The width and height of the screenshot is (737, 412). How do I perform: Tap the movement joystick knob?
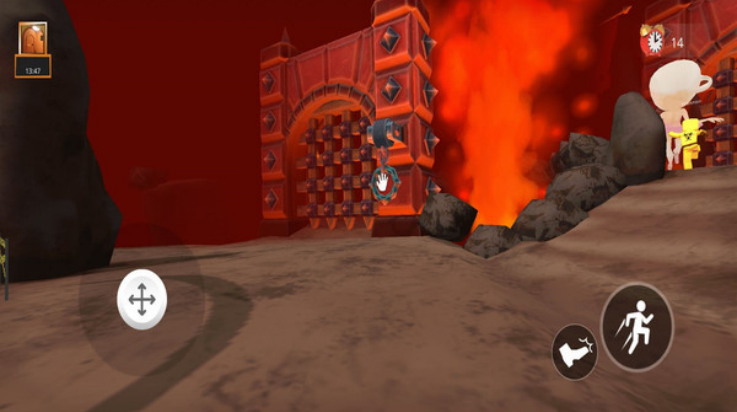(x=141, y=299)
